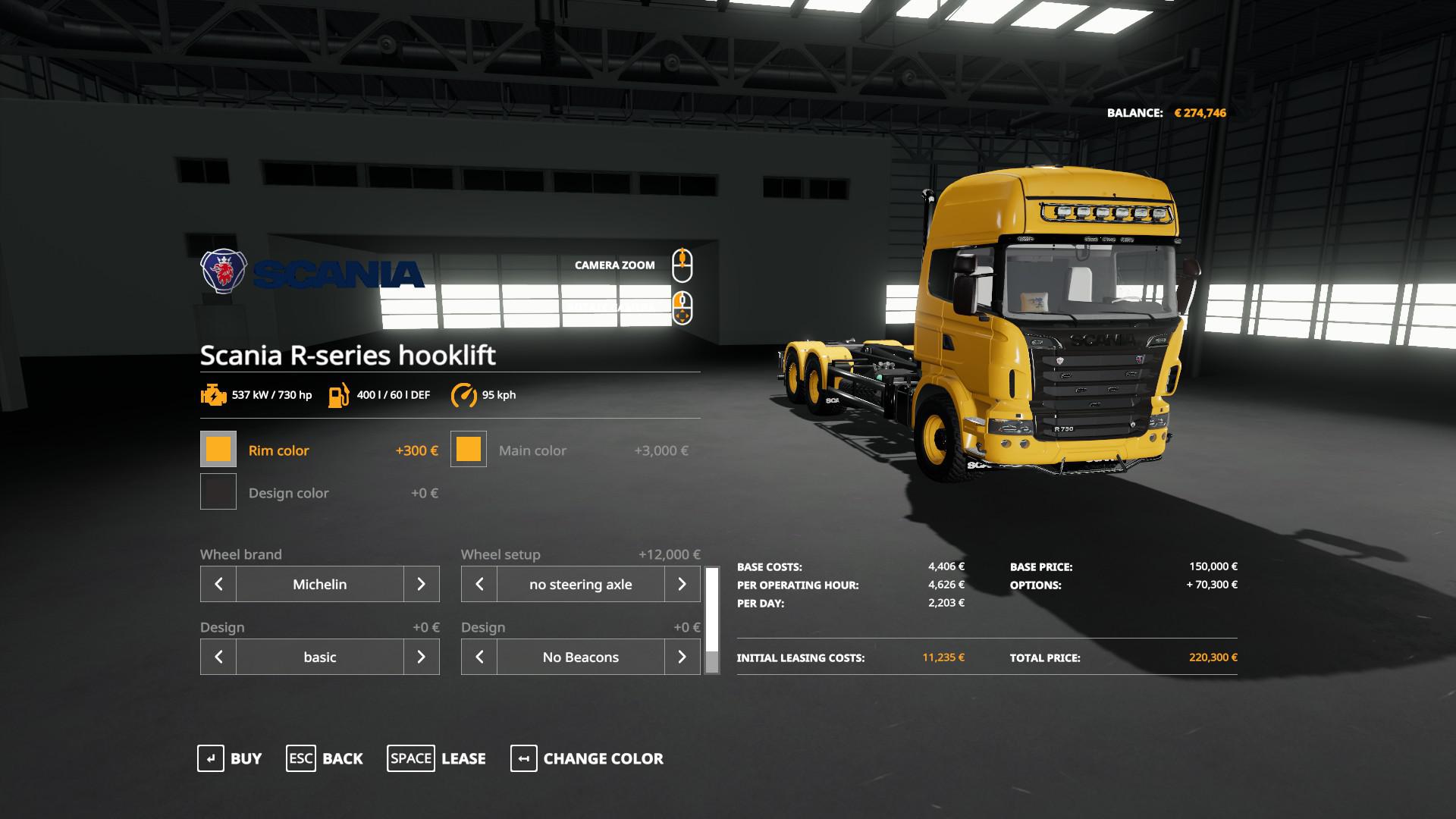The width and height of the screenshot is (1456, 819).
Task: Lease the truck instead of buying
Action: pyautogui.click(x=437, y=758)
